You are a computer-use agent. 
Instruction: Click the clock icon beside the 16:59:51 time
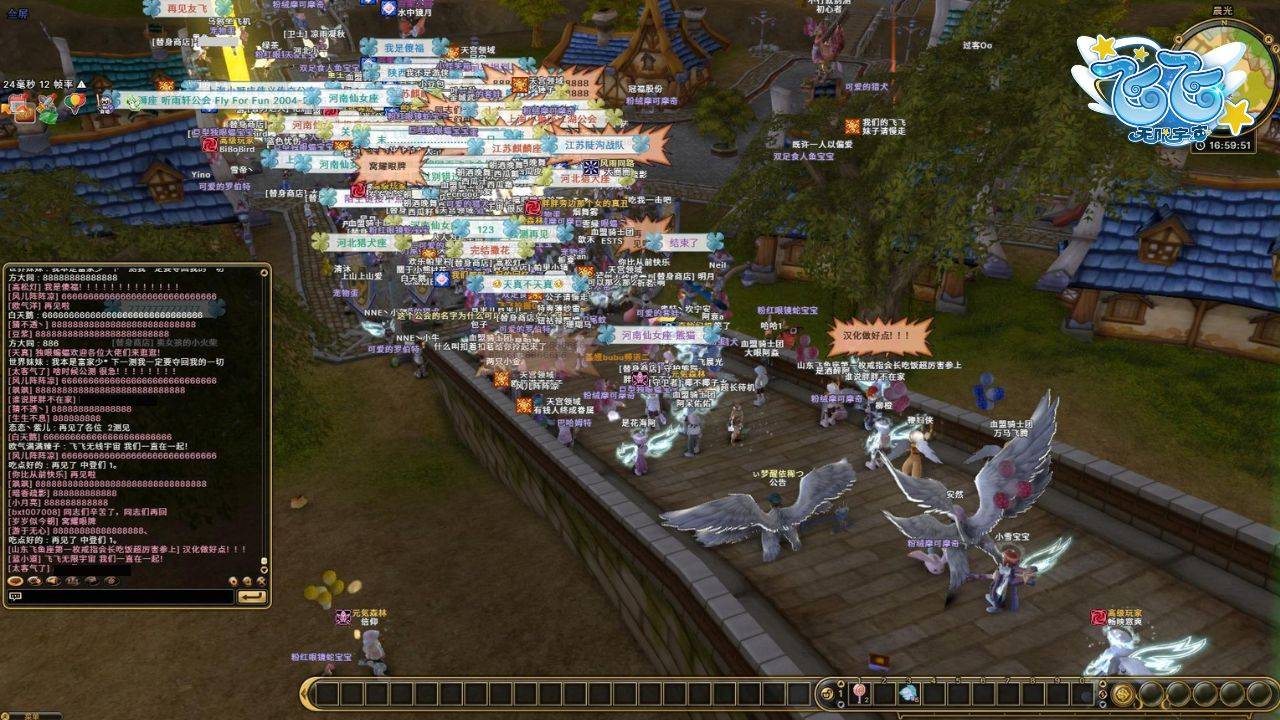tap(1199, 145)
